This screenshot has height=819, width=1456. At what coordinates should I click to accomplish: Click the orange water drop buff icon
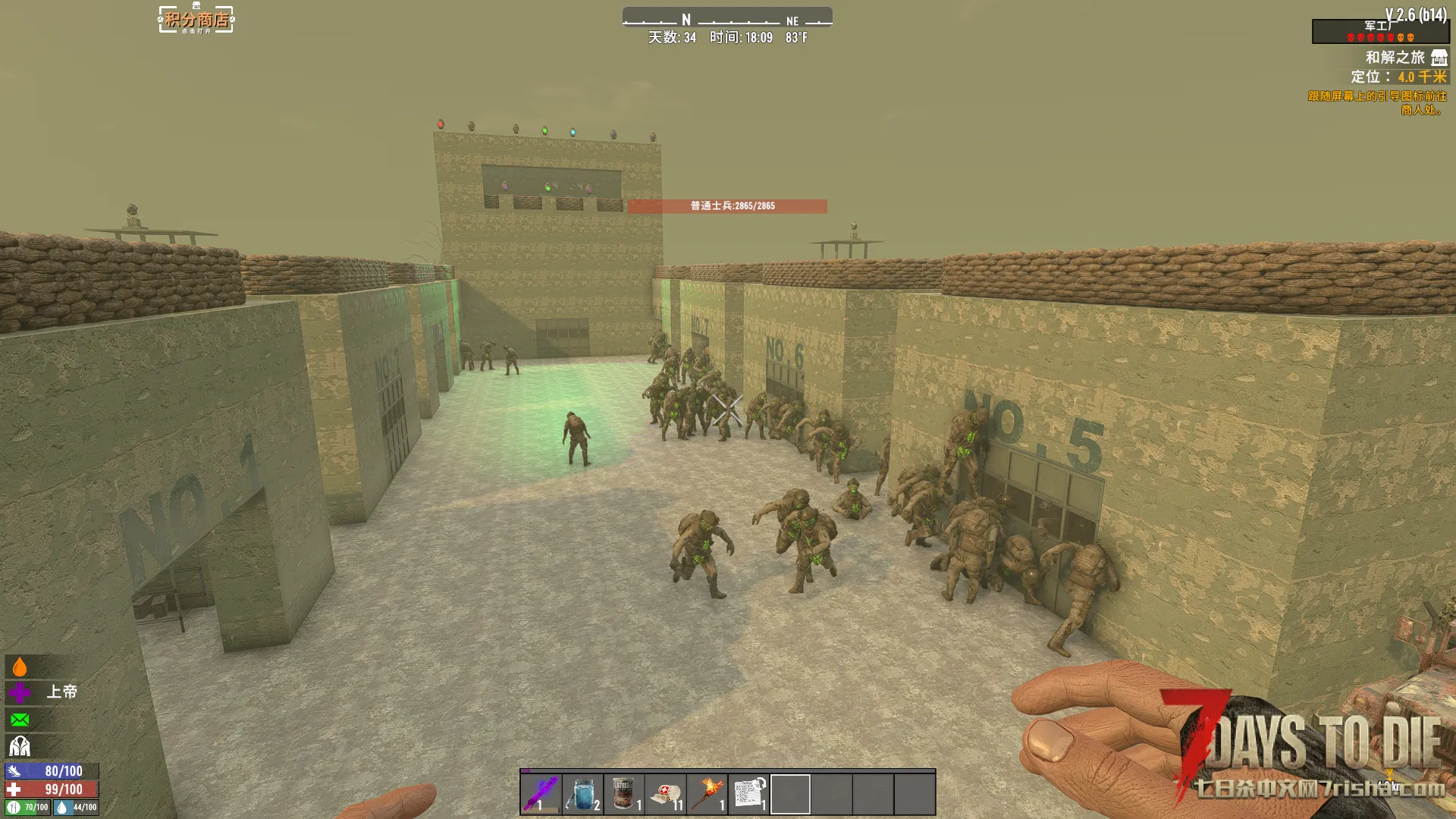click(x=20, y=667)
